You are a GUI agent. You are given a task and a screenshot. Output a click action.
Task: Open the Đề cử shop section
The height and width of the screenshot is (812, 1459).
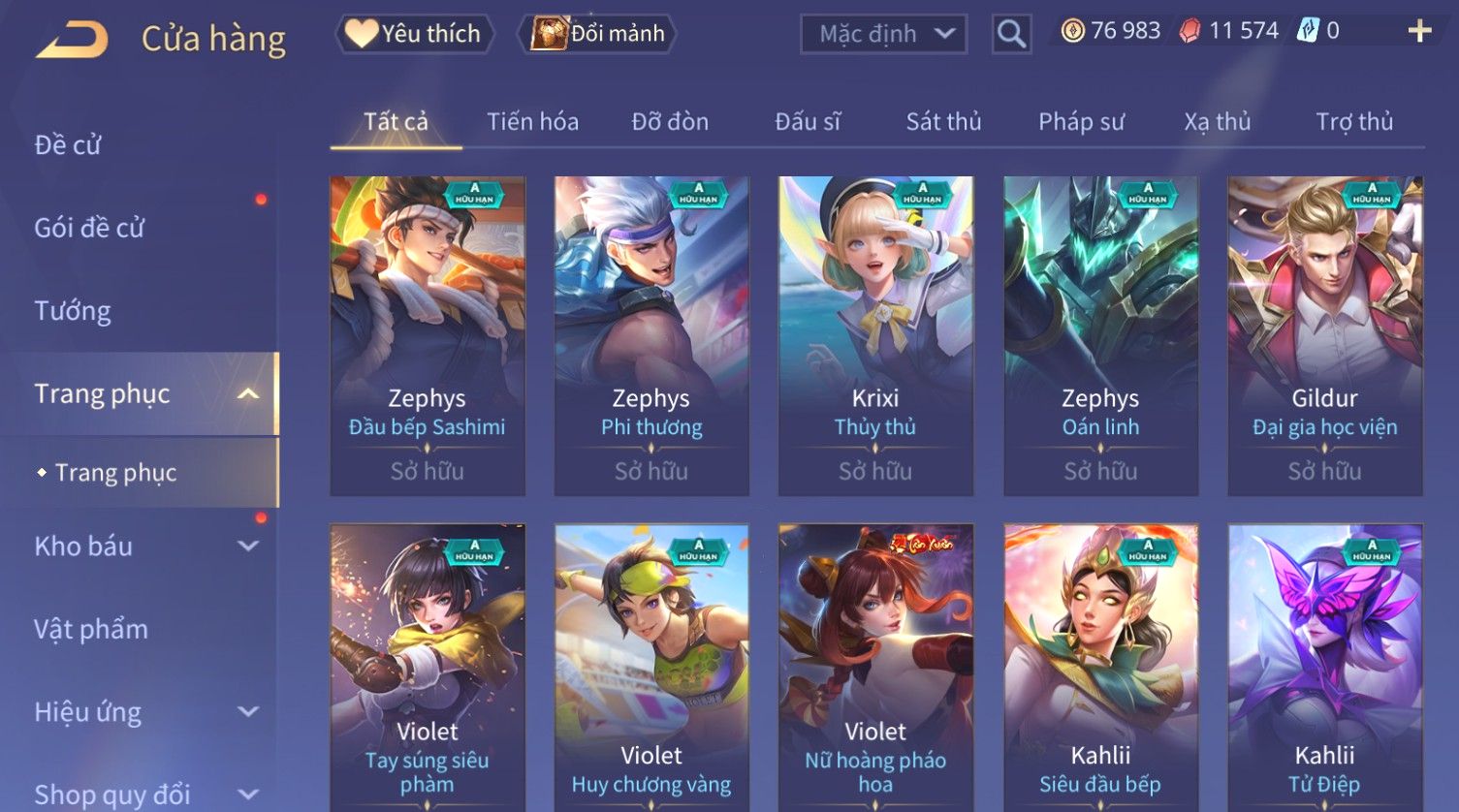[x=68, y=145]
